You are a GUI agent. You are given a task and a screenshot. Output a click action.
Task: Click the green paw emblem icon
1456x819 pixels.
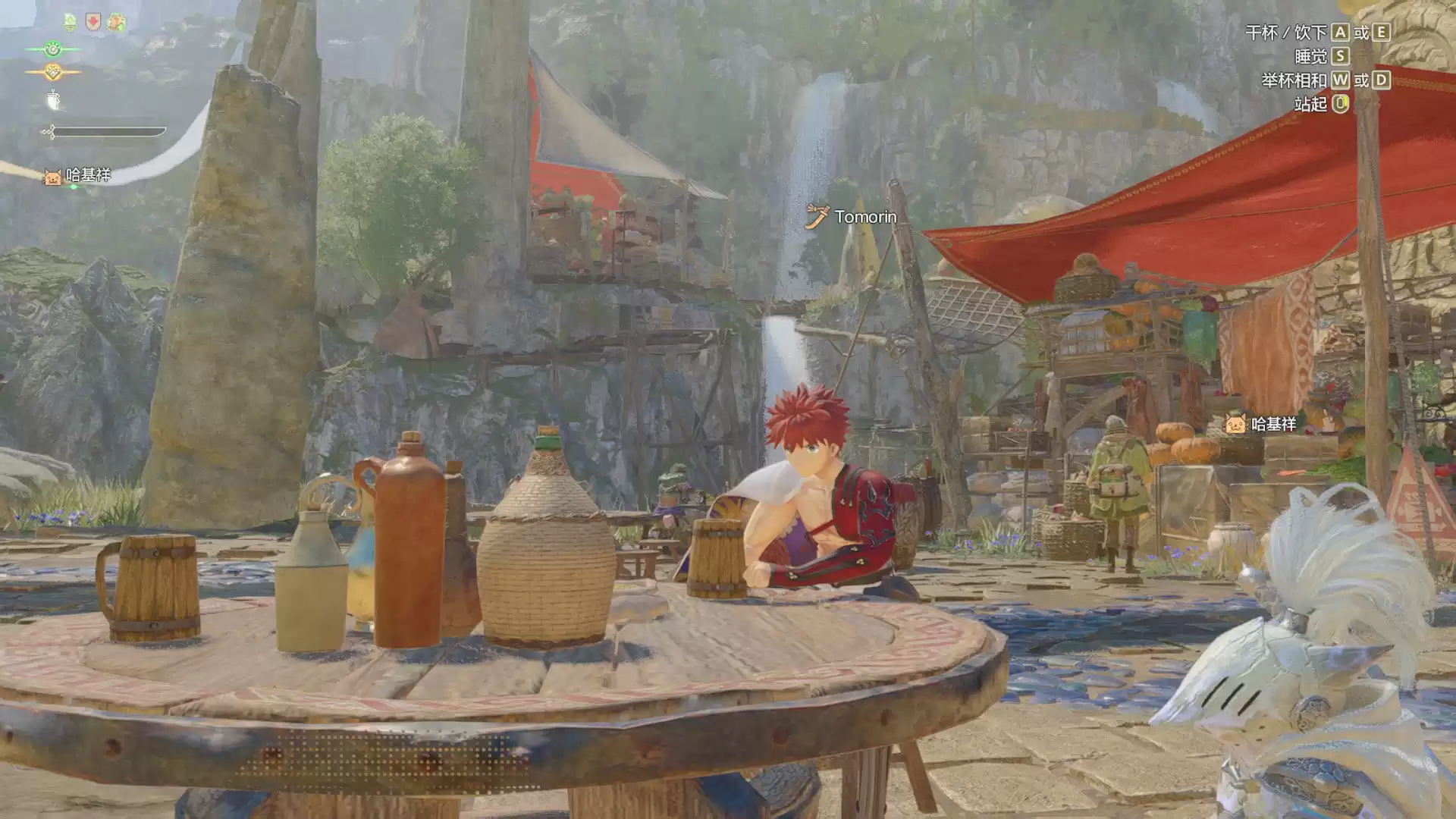[x=52, y=50]
